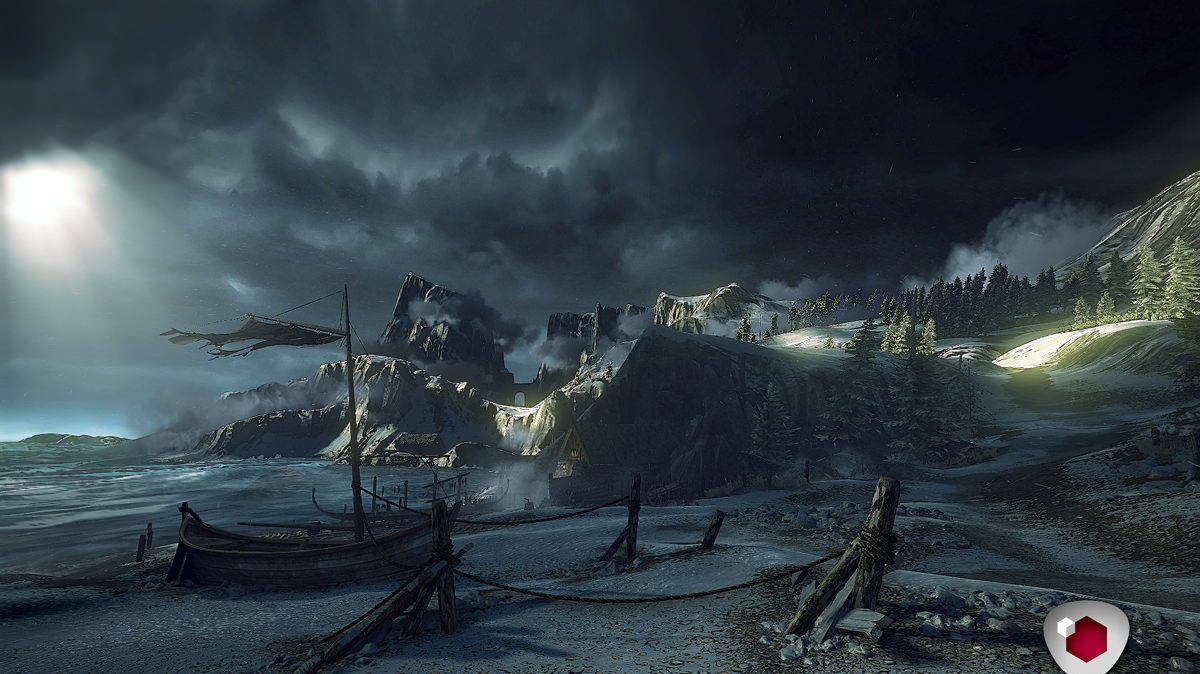The height and width of the screenshot is (674, 1200).
Task: Click the red cube shield badge
Action: [1085, 637]
